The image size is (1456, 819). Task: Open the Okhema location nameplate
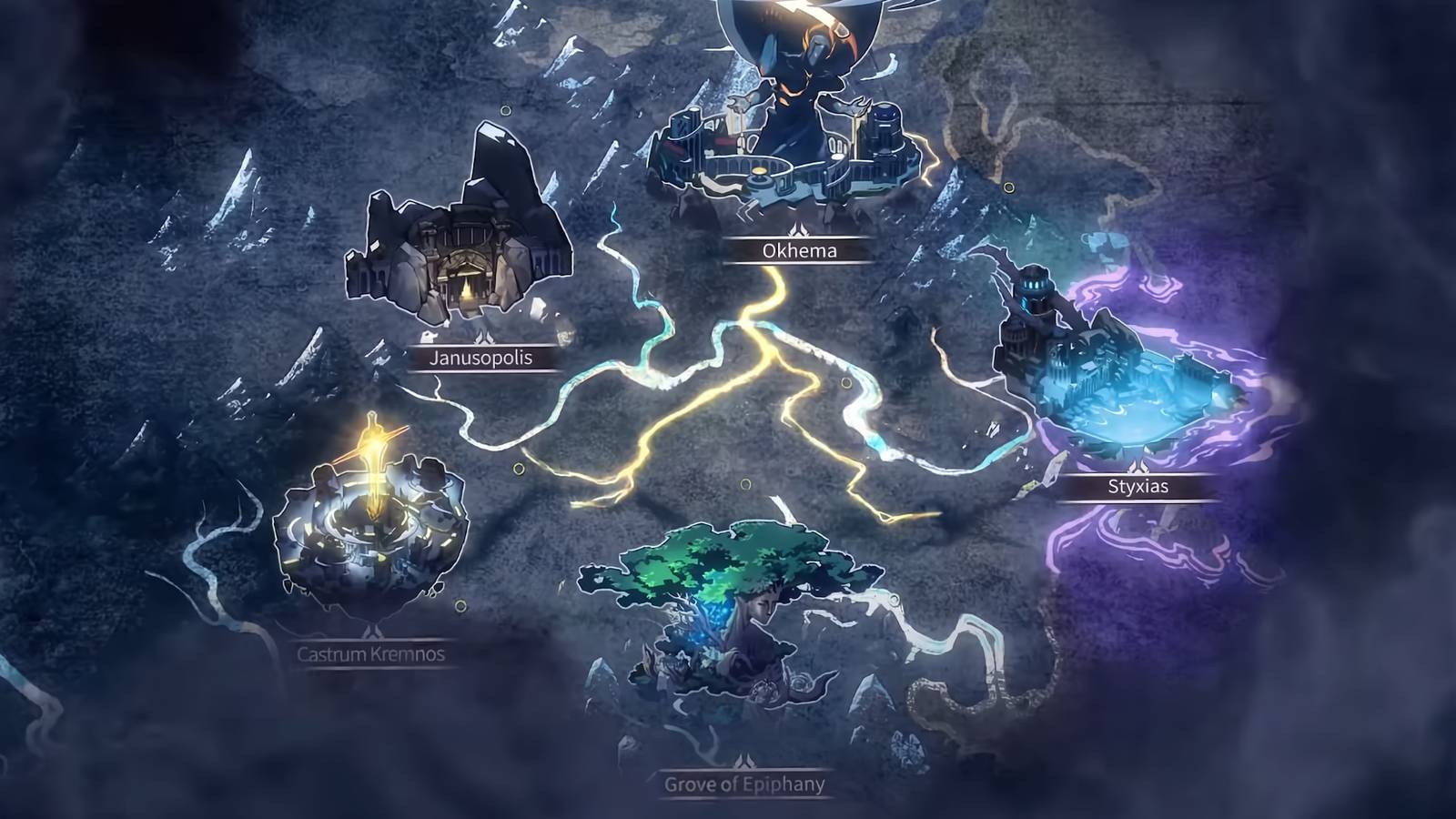pos(796,252)
